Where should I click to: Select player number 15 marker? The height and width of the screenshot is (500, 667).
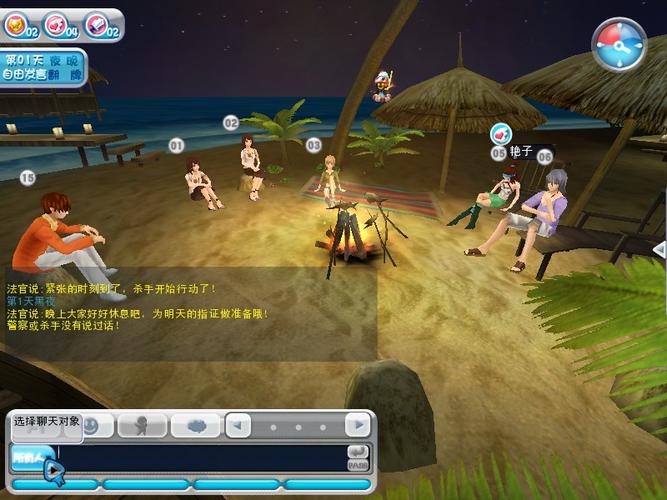click(x=27, y=178)
